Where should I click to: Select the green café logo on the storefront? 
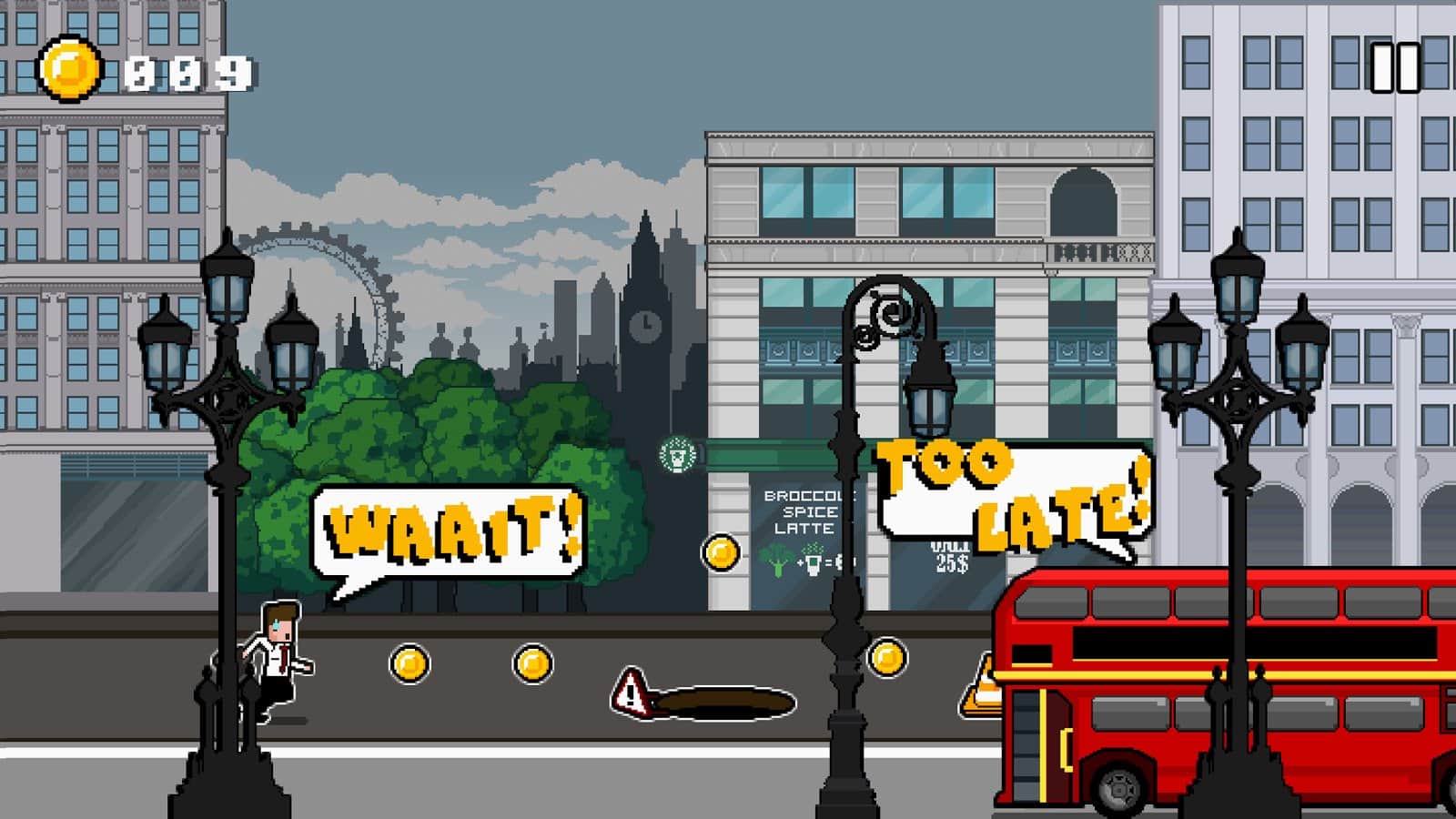pos(677,452)
